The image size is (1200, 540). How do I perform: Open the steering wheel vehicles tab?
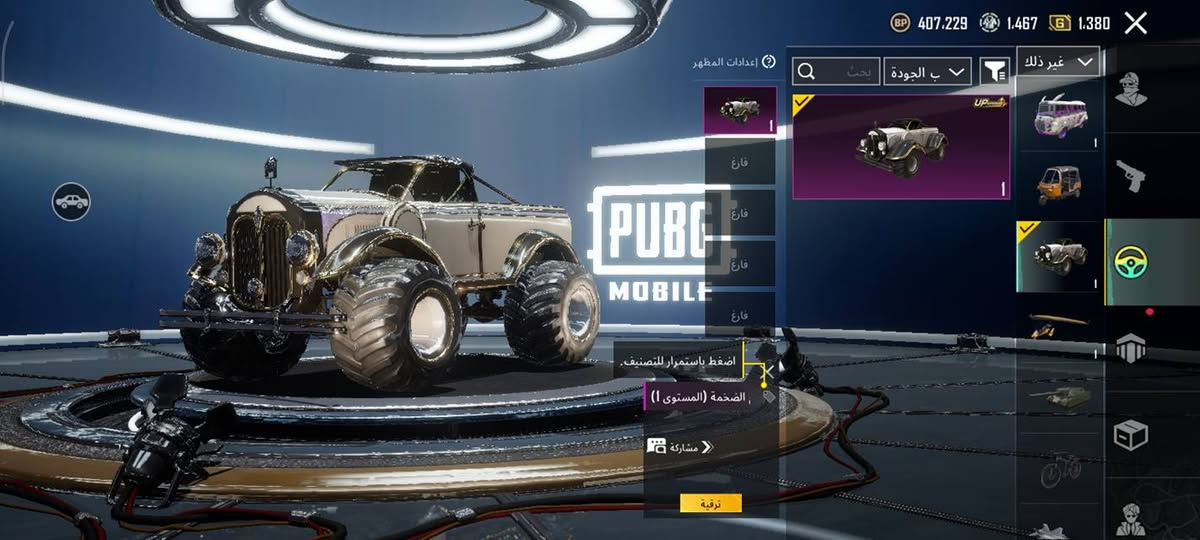[x=1131, y=262]
